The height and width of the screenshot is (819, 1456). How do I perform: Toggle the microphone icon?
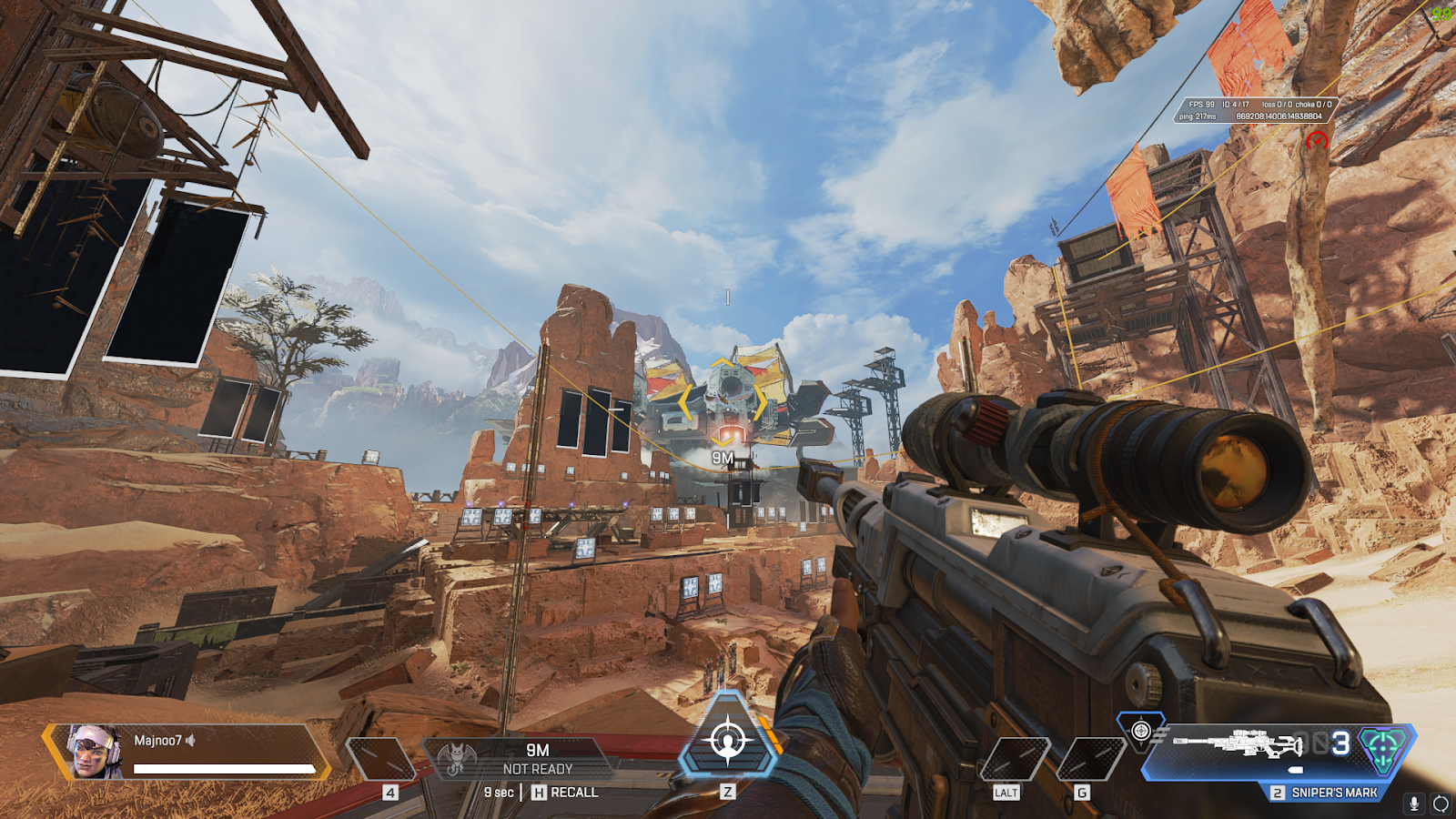click(x=1414, y=803)
